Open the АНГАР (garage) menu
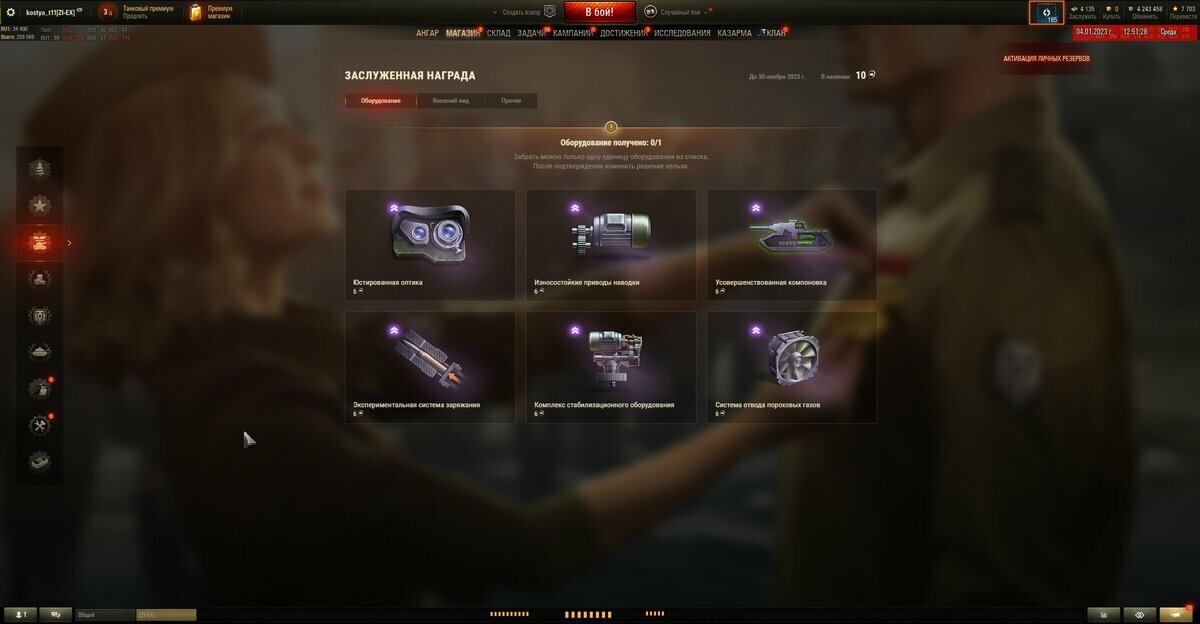1200x624 pixels. (x=427, y=33)
